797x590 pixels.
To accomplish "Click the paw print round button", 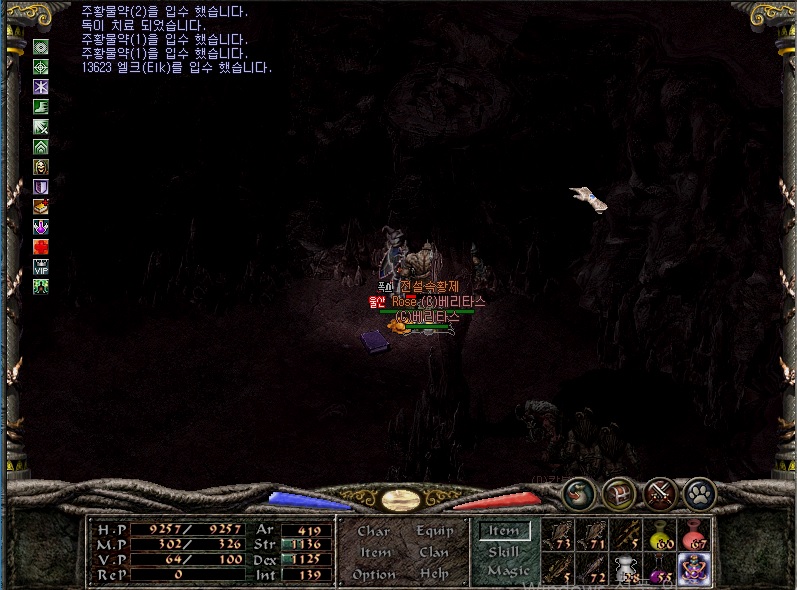I will [x=700, y=492].
